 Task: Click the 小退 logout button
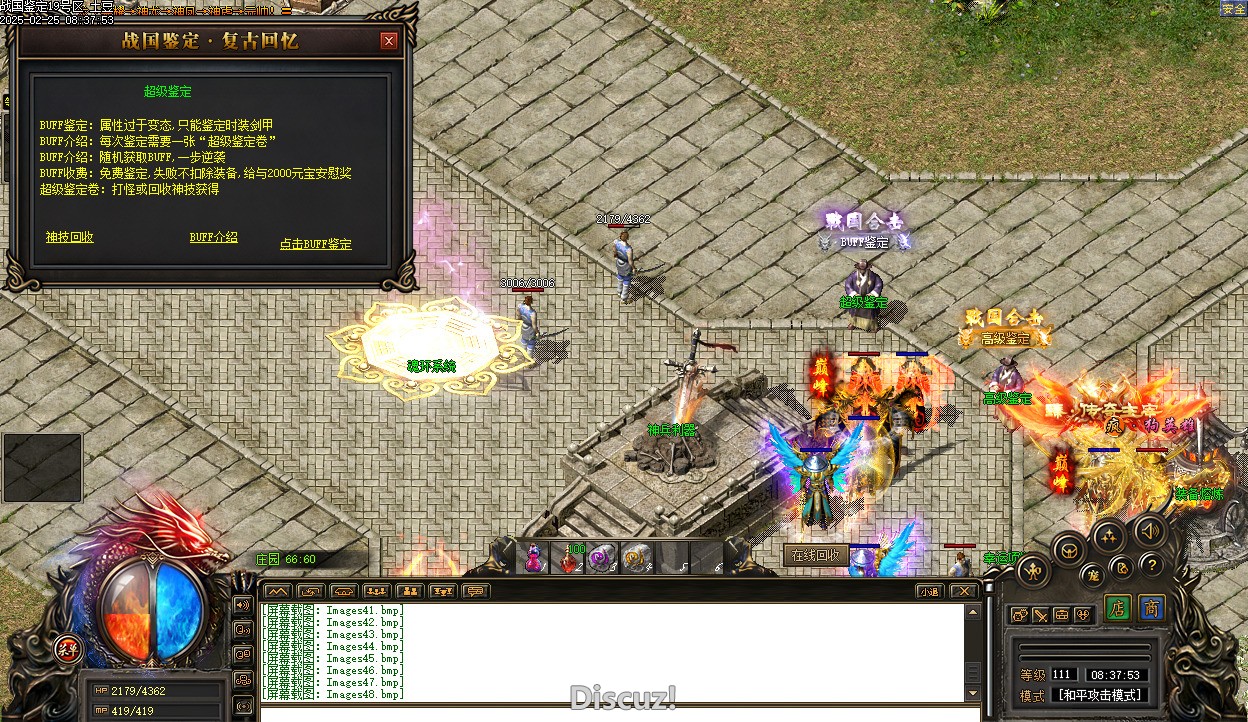[930, 591]
